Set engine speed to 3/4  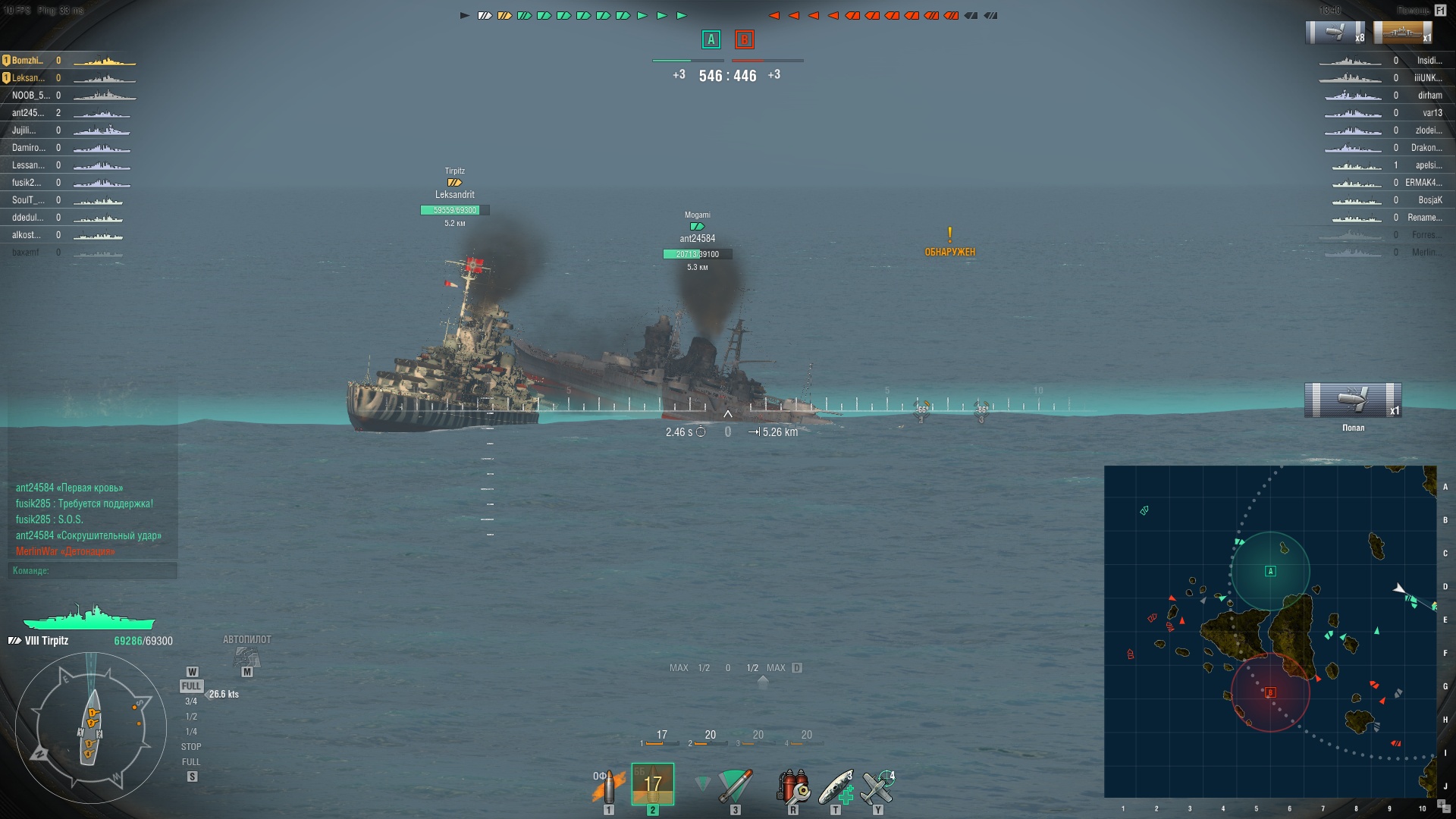[191, 701]
